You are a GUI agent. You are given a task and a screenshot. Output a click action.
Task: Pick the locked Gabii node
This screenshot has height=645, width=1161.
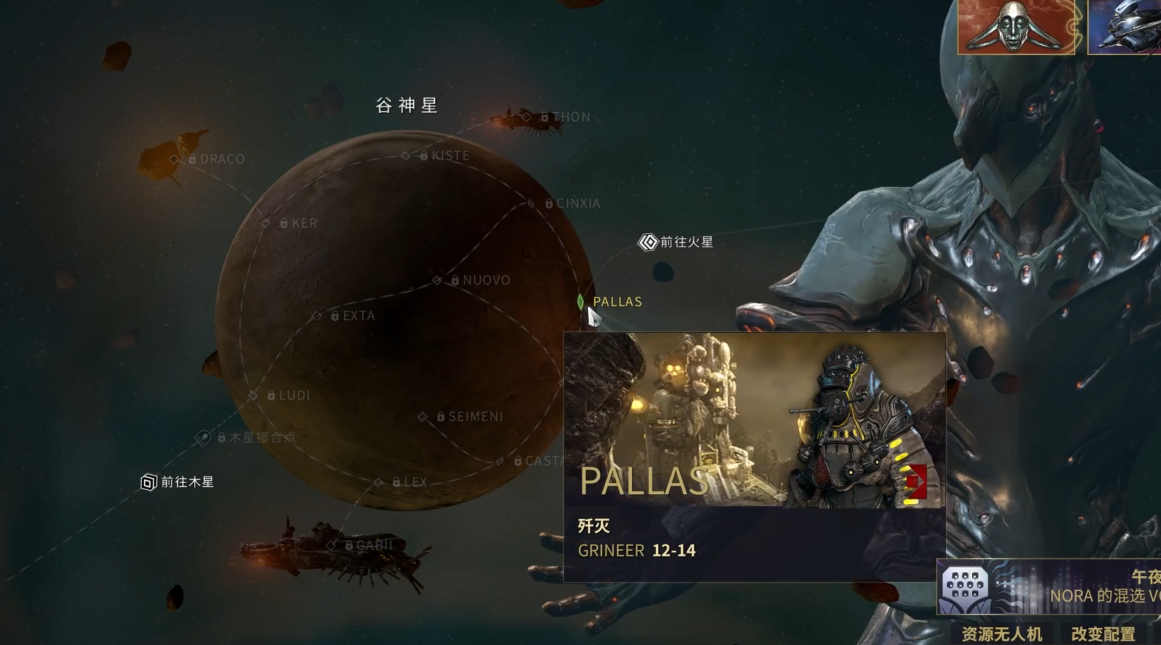[x=331, y=545]
